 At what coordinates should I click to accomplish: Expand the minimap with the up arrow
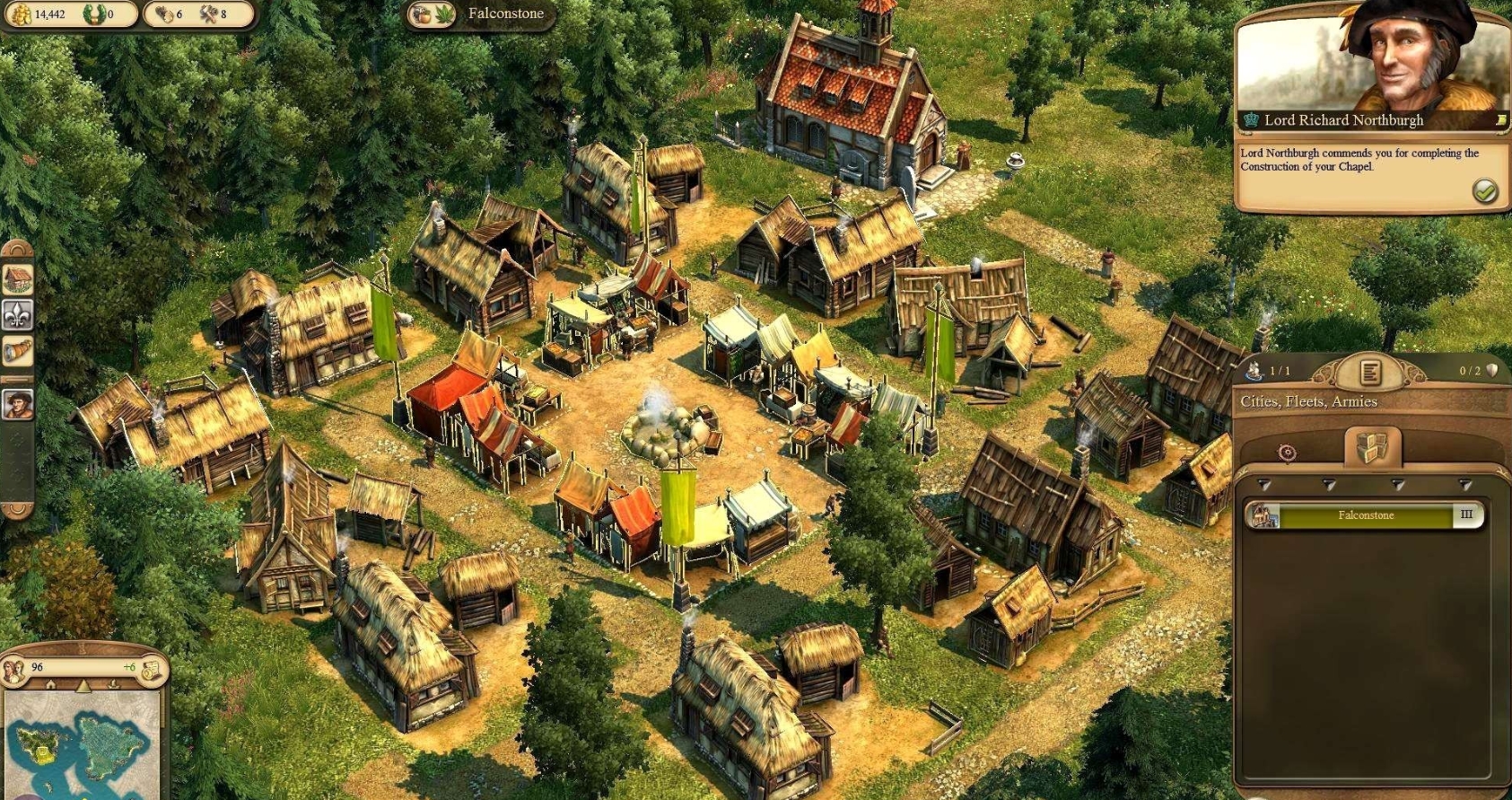pyautogui.click(x=83, y=685)
